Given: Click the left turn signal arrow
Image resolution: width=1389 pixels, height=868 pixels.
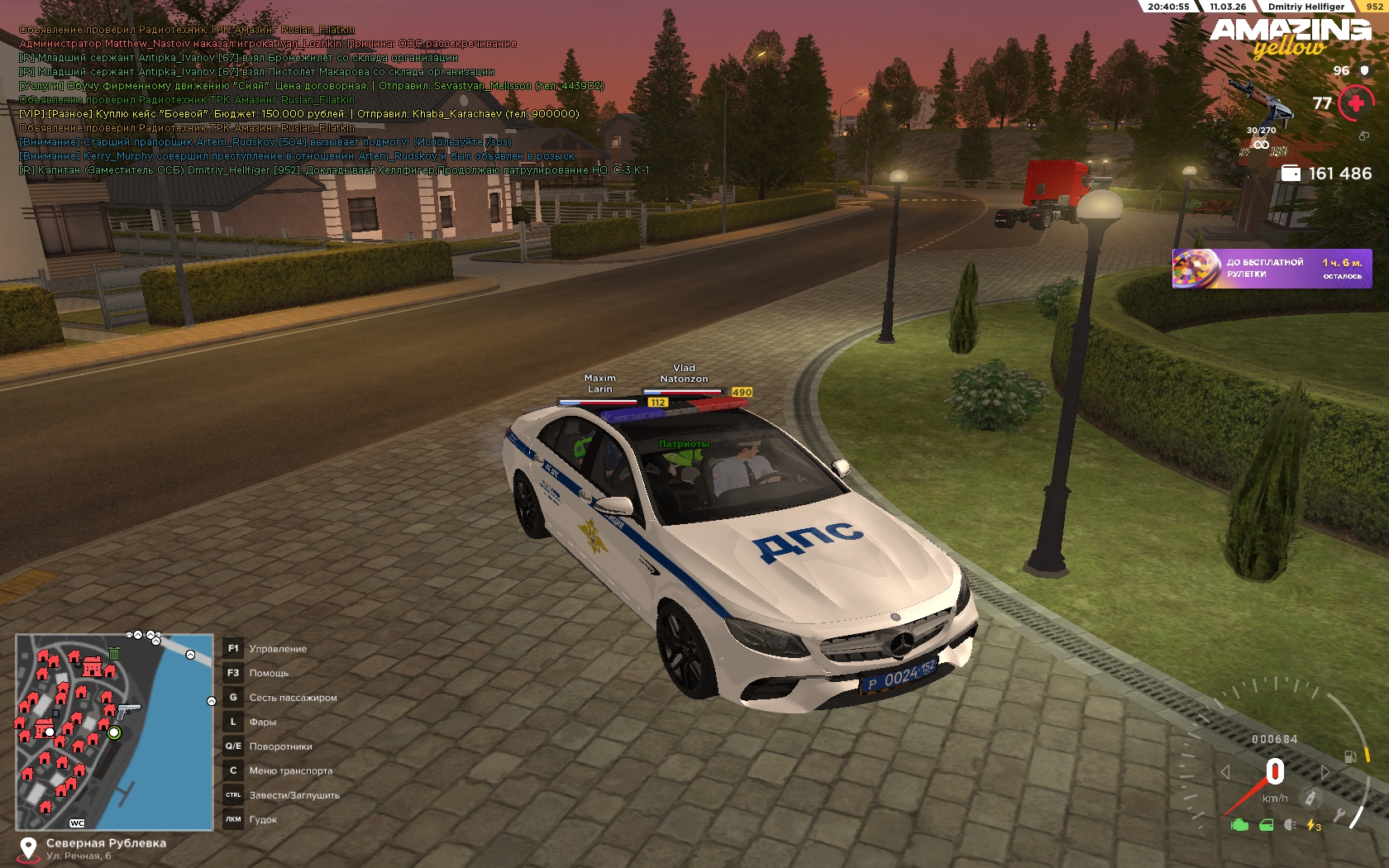Looking at the screenshot, I should point(1225,771).
